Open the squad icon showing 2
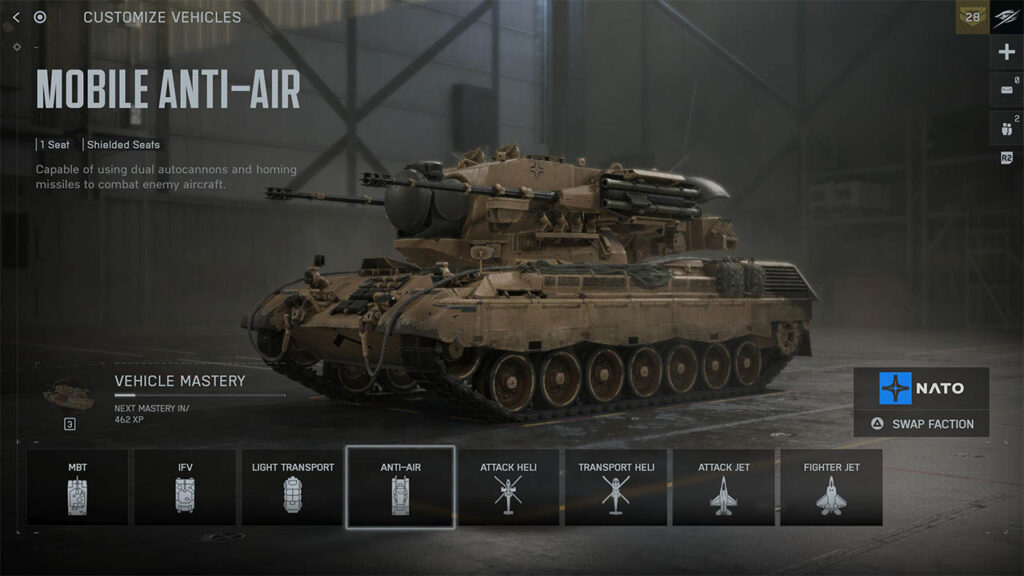The image size is (1024, 576). pos(1006,127)
